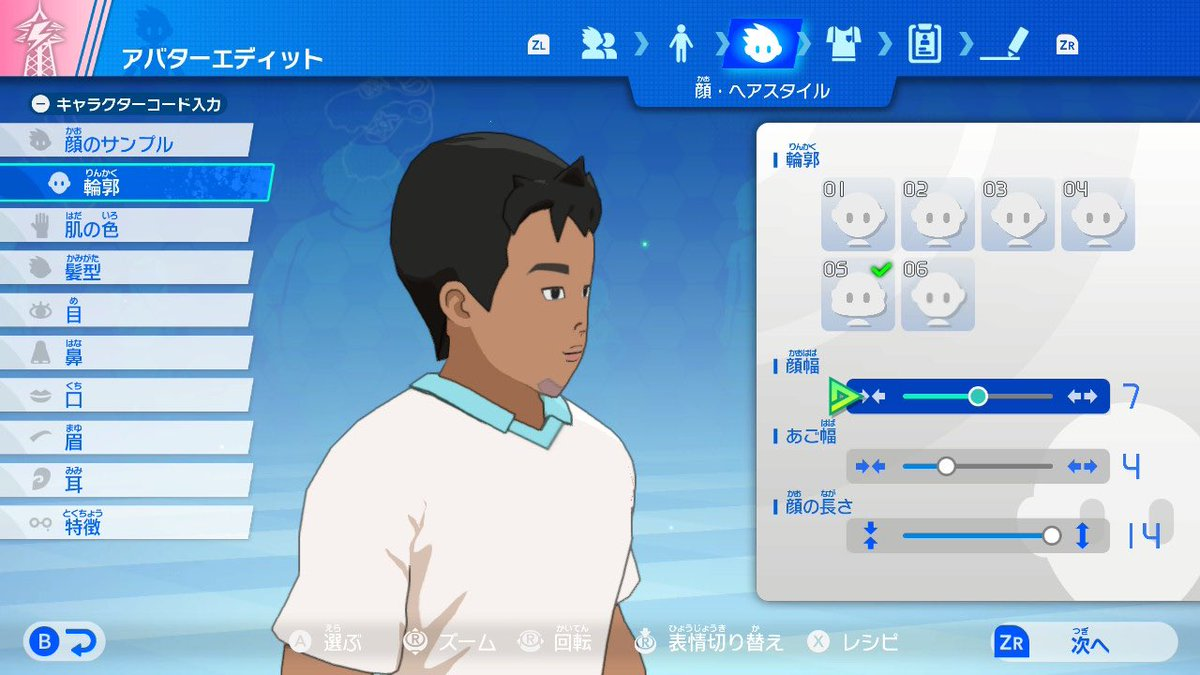Select face outline preset 04
This screenshot has width=1200, height=675.
click(1098, 215)
